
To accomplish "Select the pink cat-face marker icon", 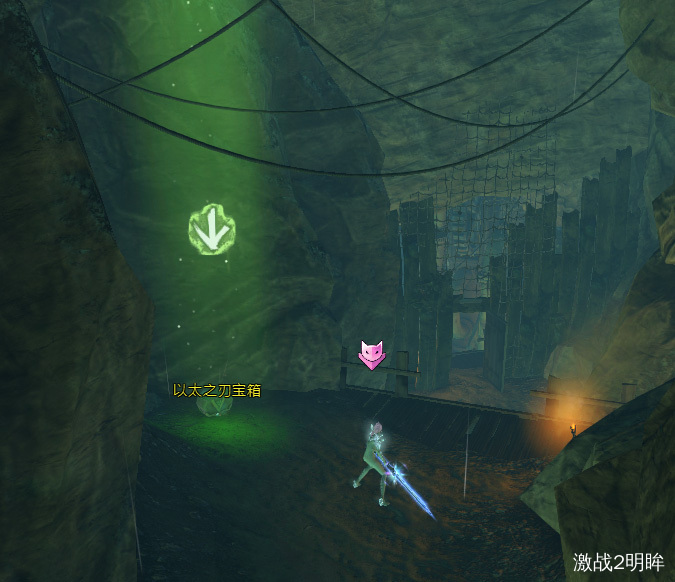I will pyautogui.click(x=372, y=353).
